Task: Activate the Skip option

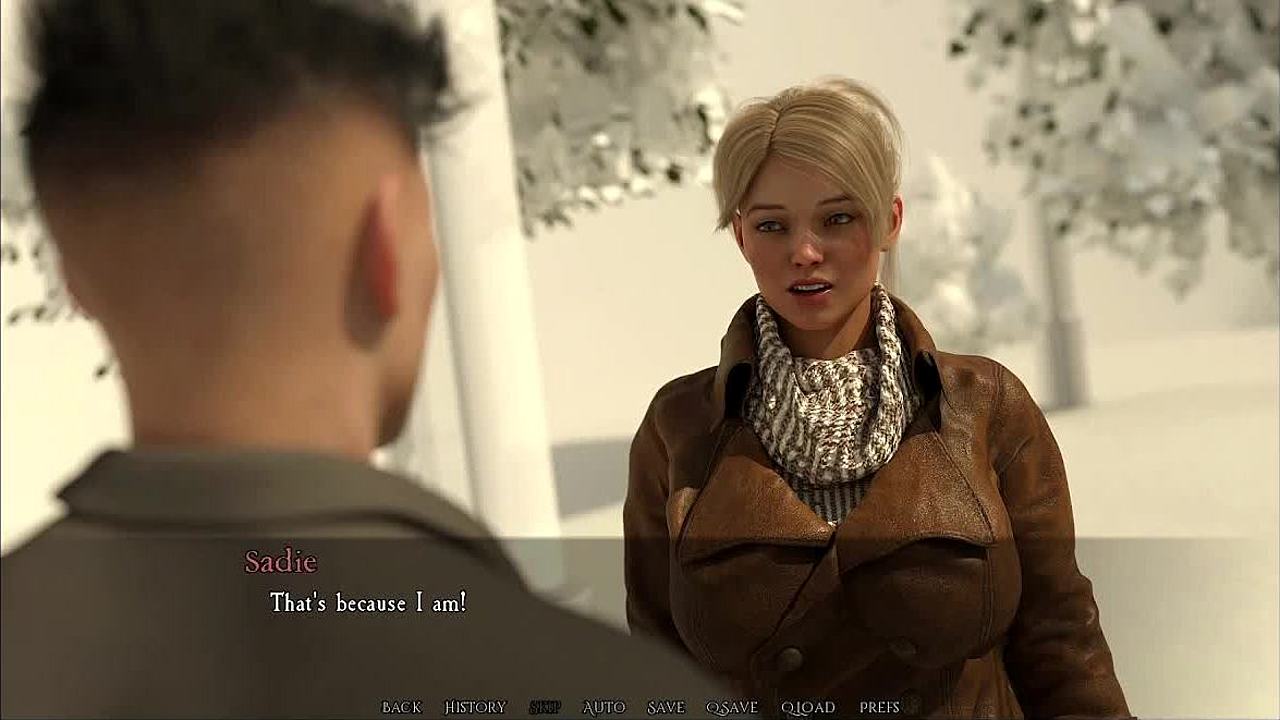Action: (544, 707)
